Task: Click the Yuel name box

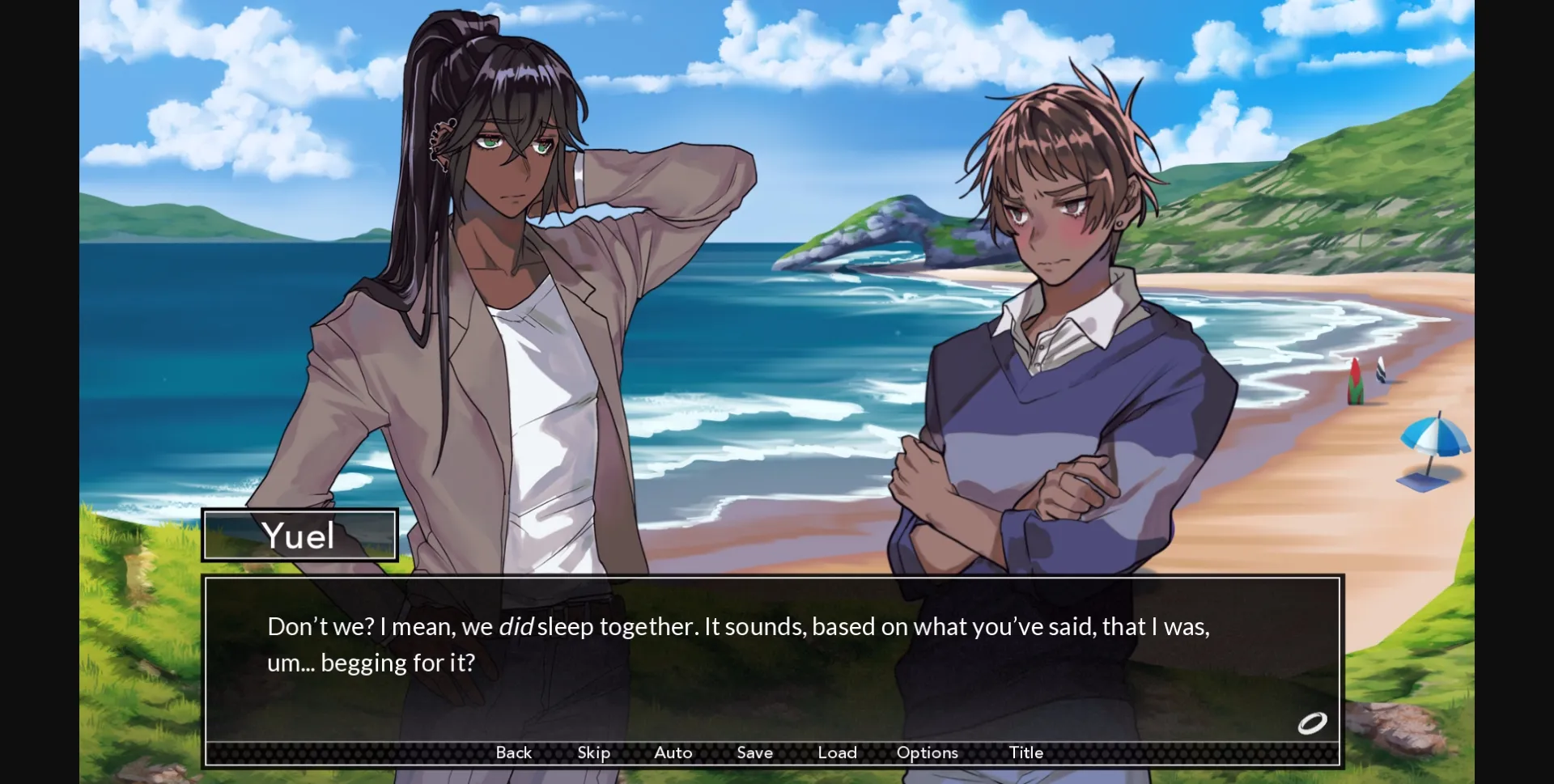Action: coord(299,535)
